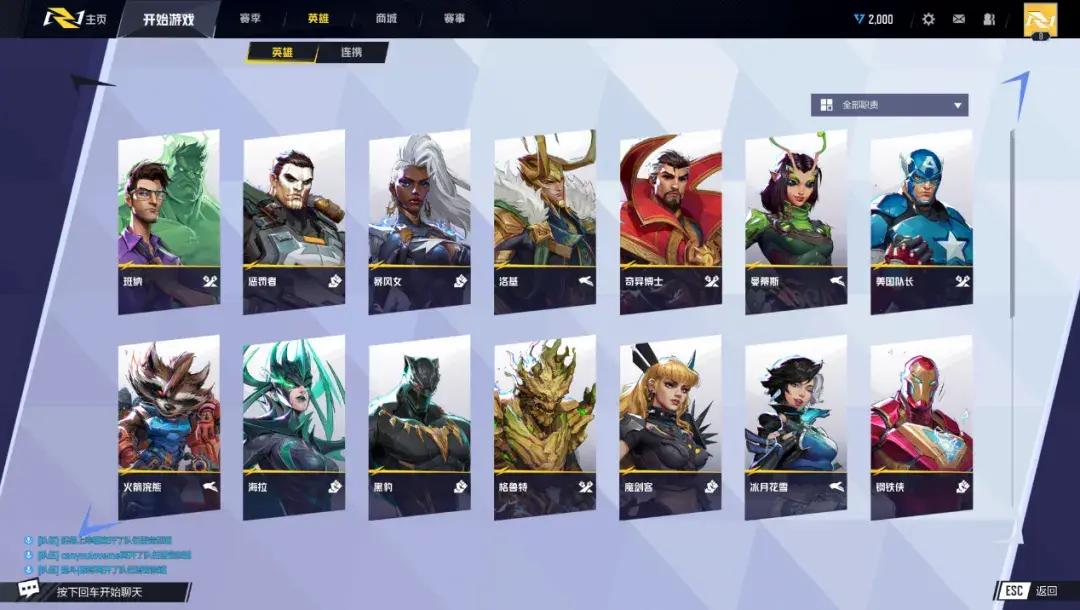Open the mail envelope icon
This screenshot has width=1080, height=610.
[959, 19]
